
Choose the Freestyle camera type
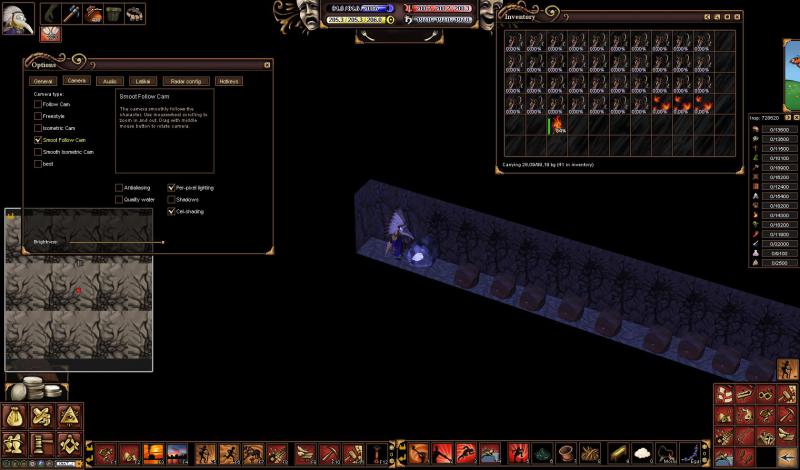[x=38, y=116]
